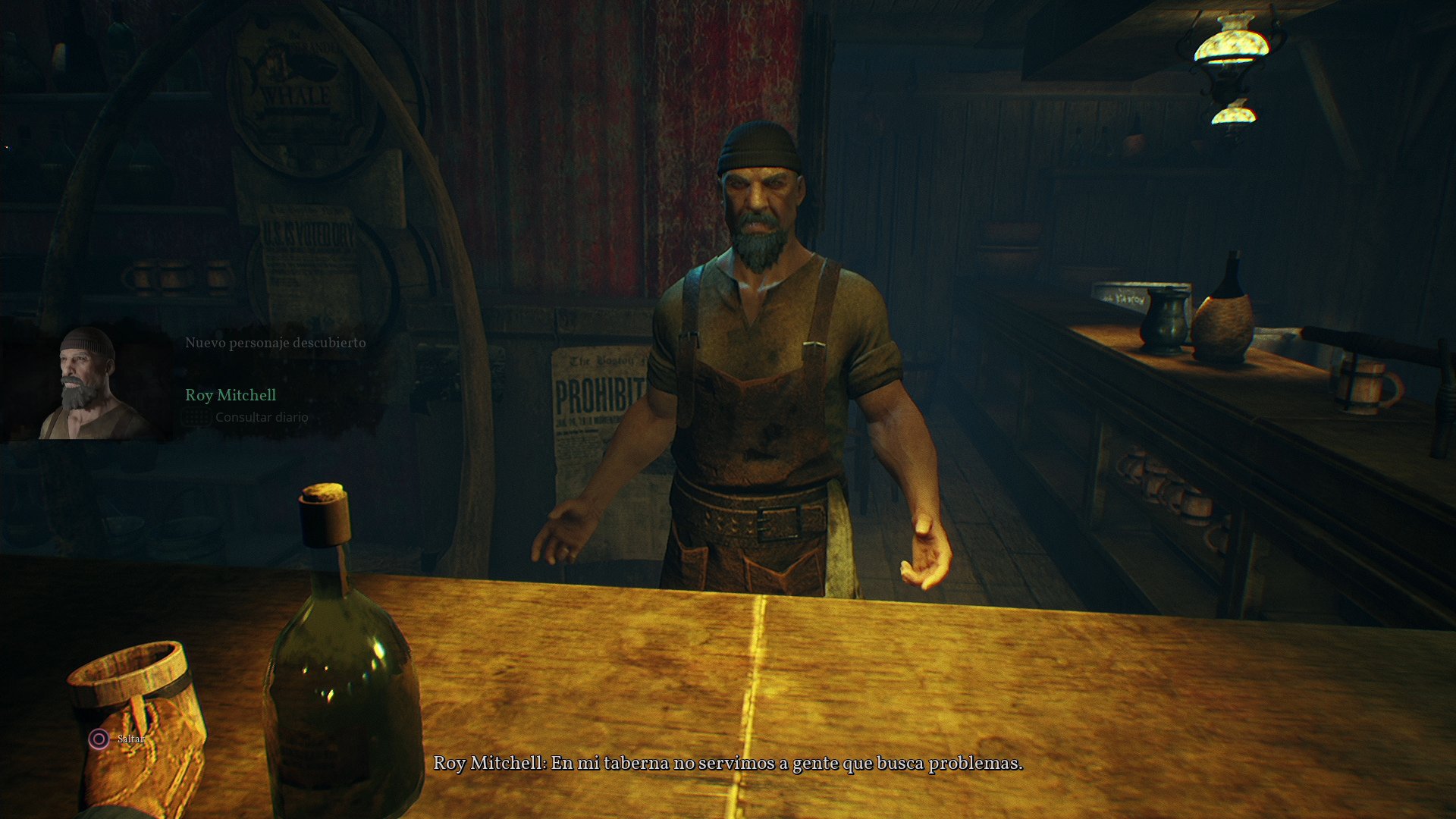This screenshot has height=819, width=1456.
Task: Open Consultar diario entry for Roy Mitchell
Action: click(261, 416)
